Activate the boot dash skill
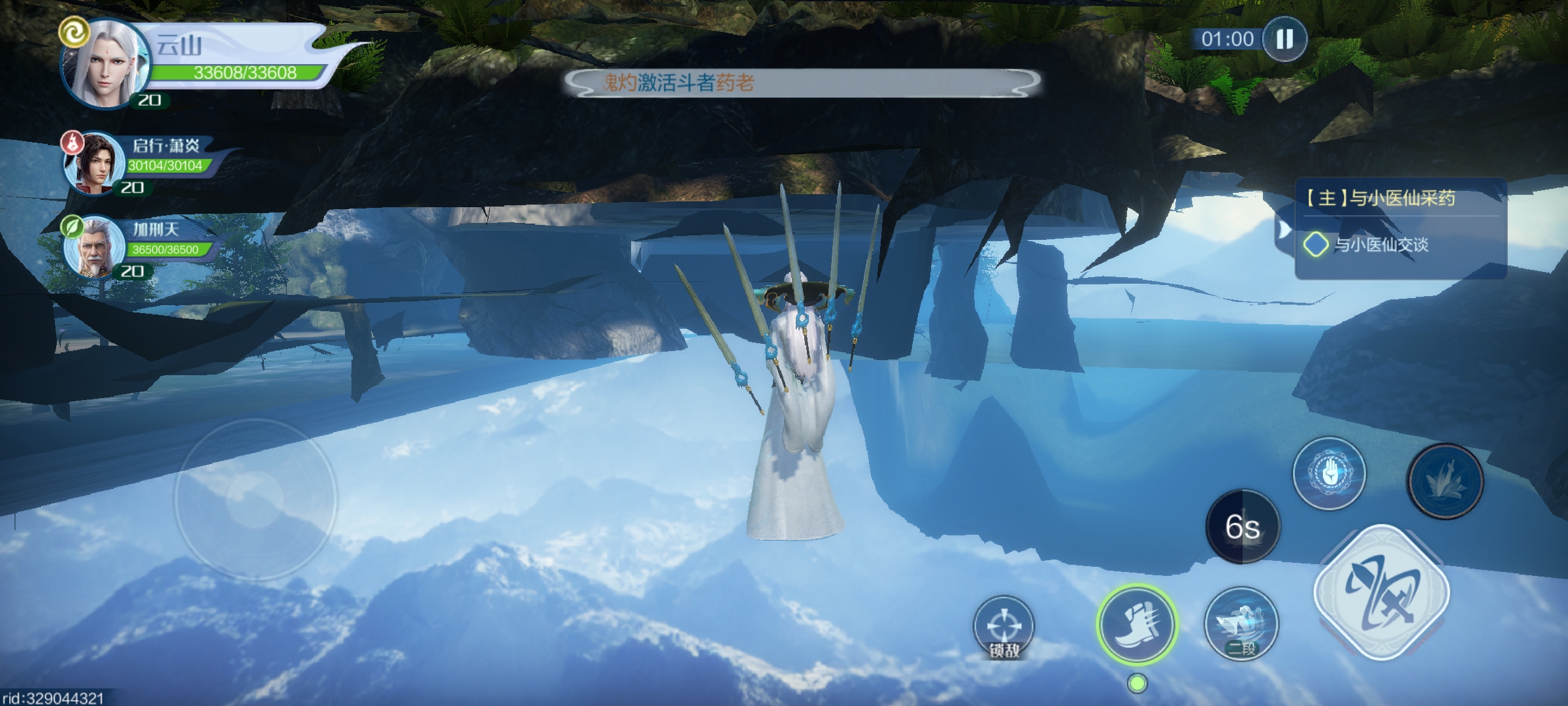 1137,624
